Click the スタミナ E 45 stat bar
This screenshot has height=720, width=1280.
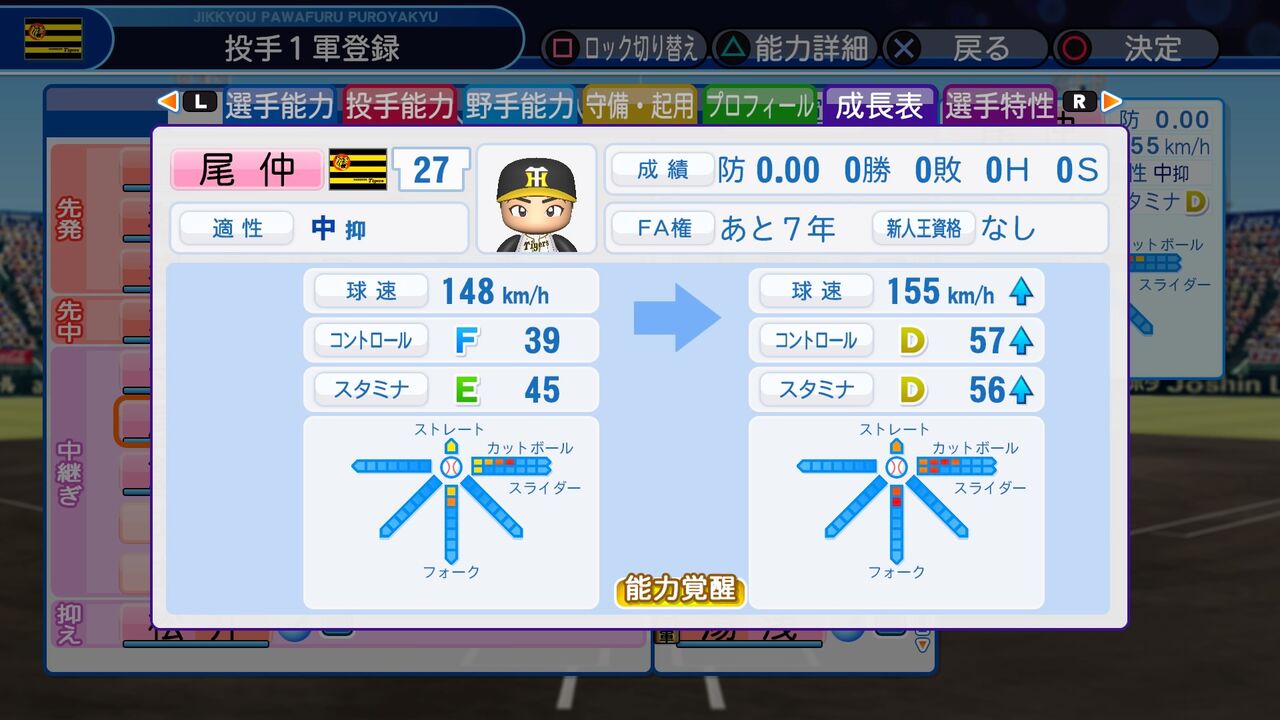451,390
